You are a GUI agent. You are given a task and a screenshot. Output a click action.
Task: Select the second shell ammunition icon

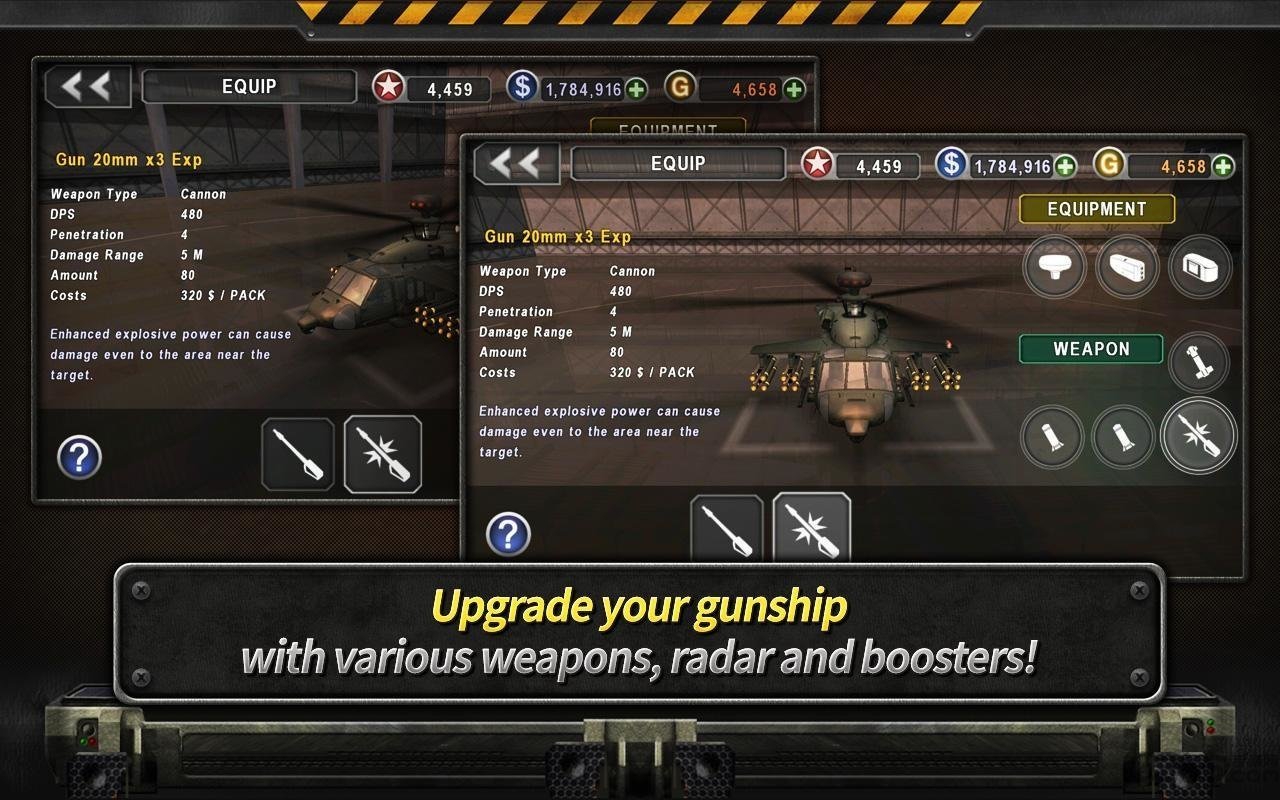[x=1127, y=437]
